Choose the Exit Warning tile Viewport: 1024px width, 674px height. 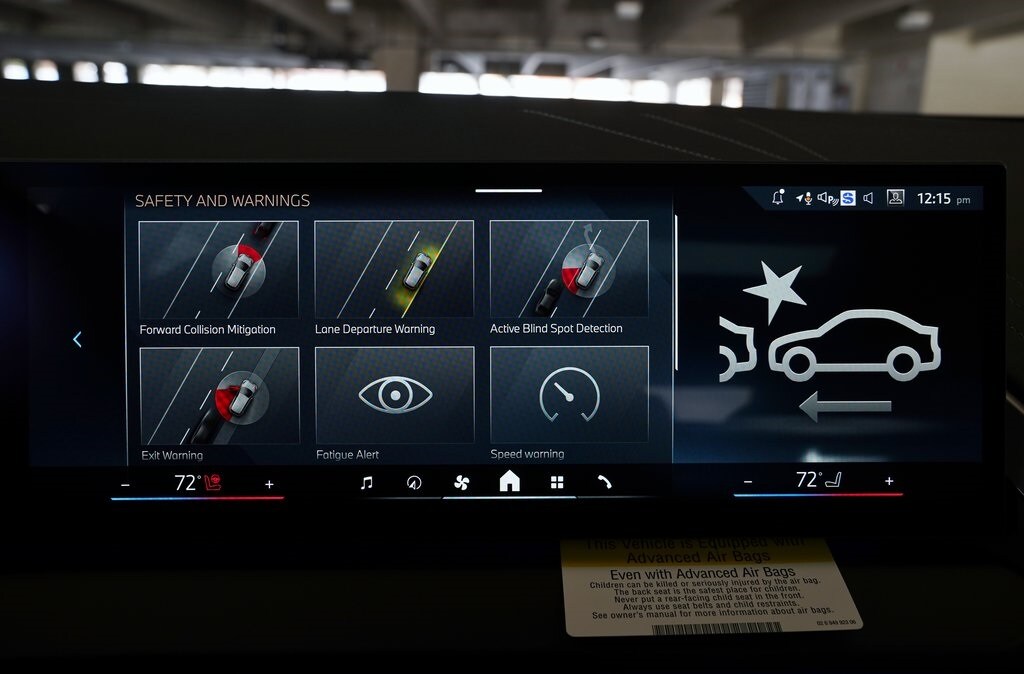pyautogui.click(x=218, y=396)
